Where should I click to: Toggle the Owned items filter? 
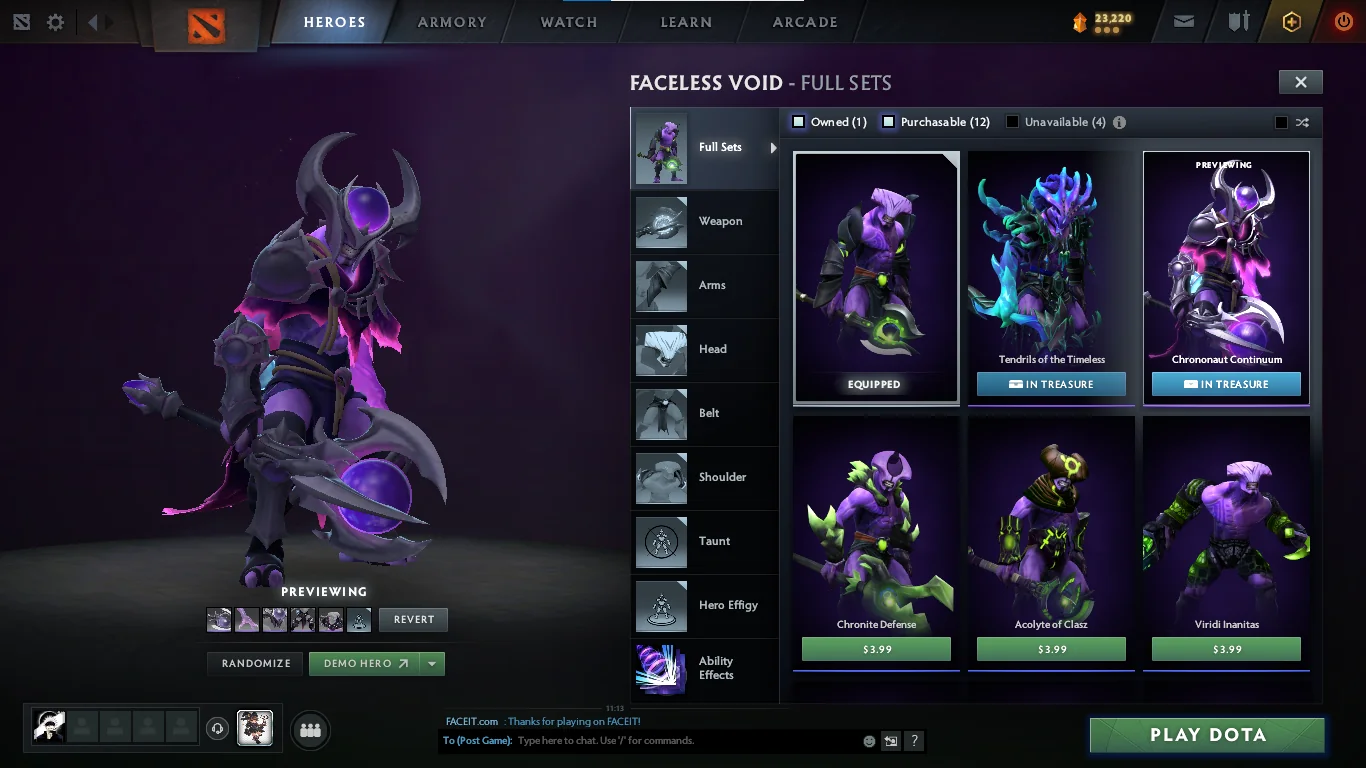tap(799, 122)
